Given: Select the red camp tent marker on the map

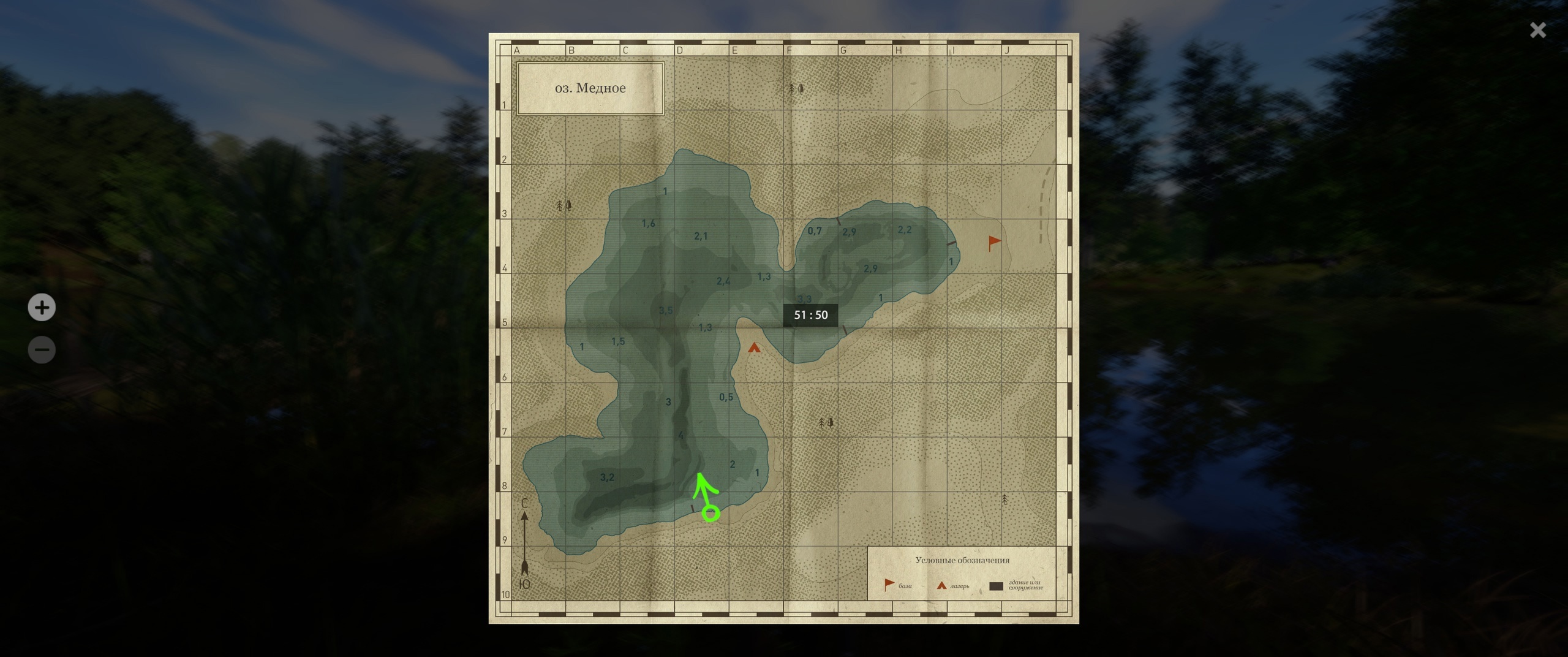Looking at the screenshot, I should click(754, 348).
